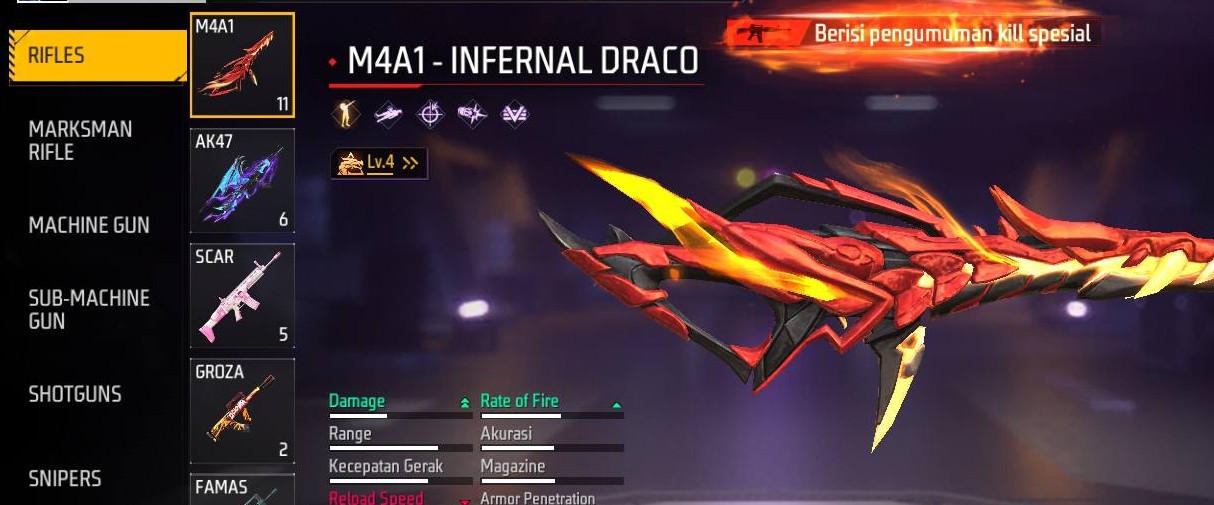Select the muzzle burst effect icon
This screenshot has width=1214, height=505.
tap(472, 115)
